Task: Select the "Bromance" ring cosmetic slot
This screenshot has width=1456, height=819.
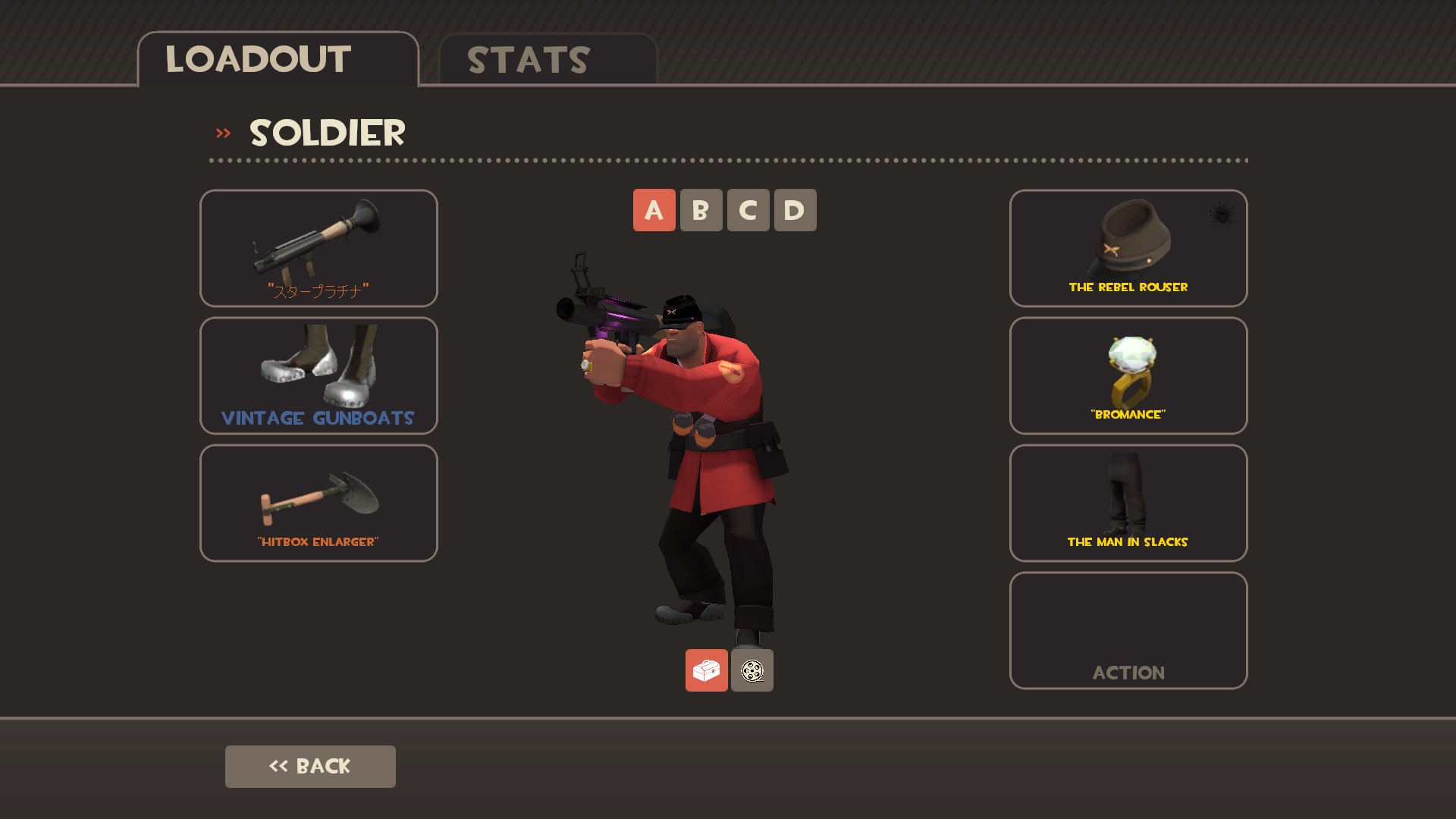Action: 1128,375
